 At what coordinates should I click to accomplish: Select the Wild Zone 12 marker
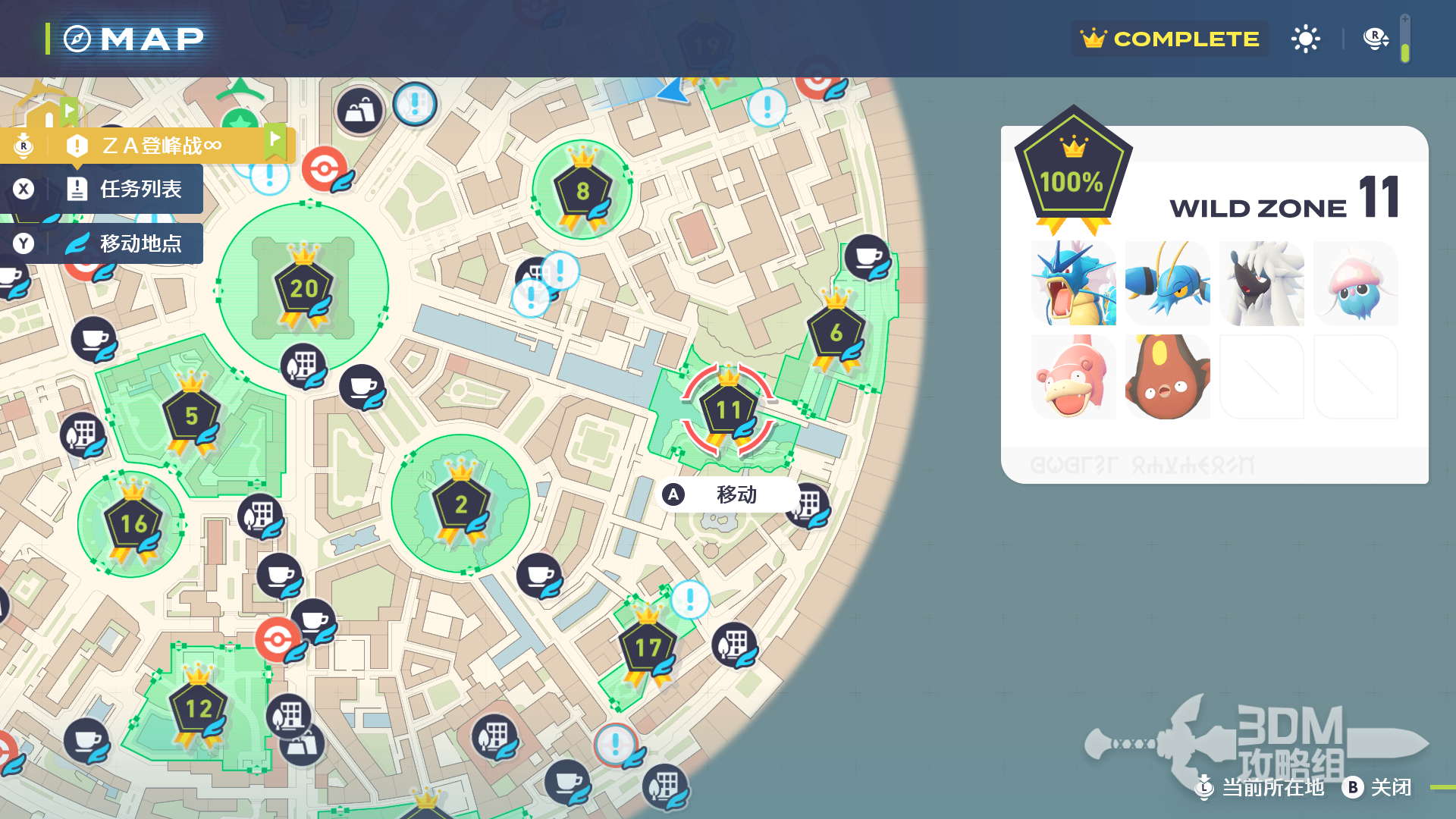click(x=198, y=709)
